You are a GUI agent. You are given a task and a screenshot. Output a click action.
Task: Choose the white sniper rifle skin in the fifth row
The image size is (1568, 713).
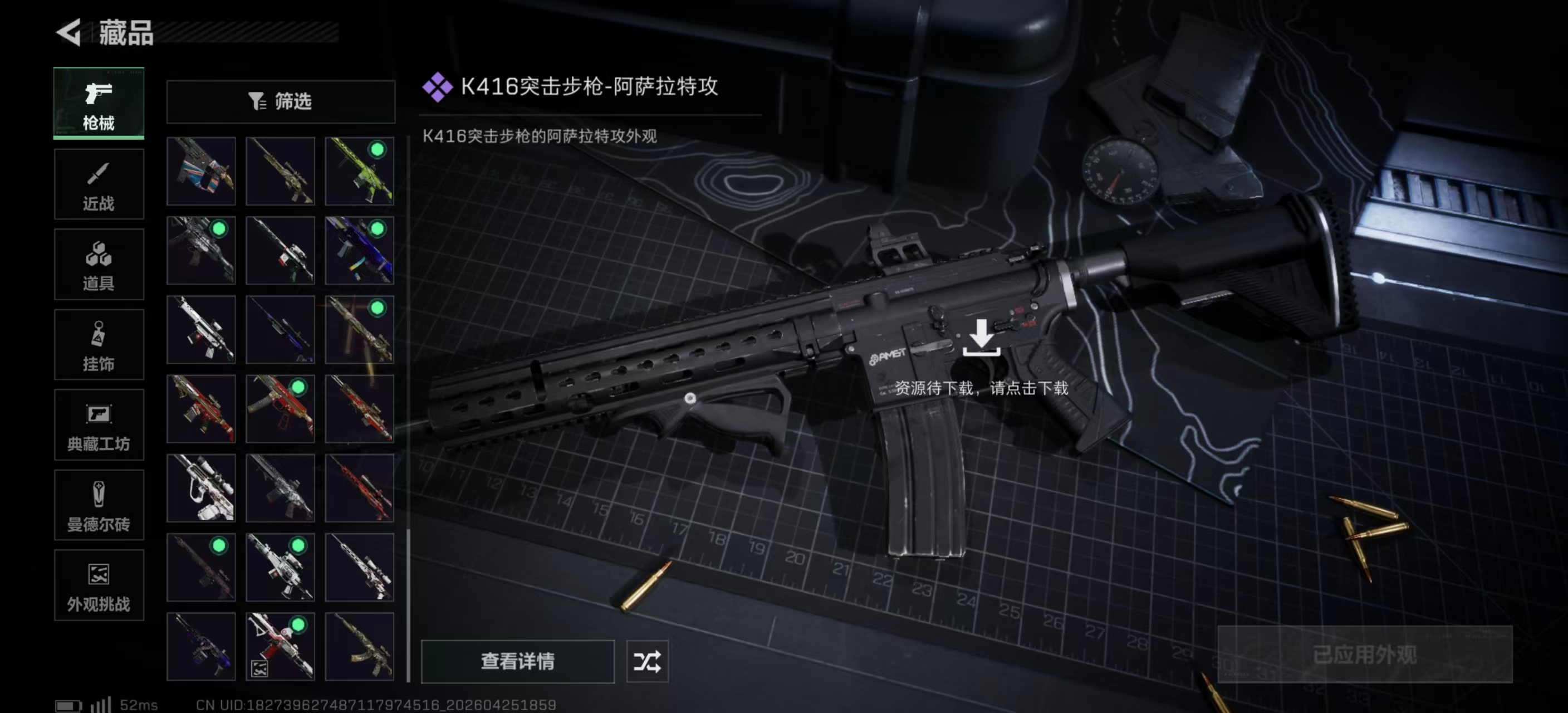pyautogui.click(x=201, y=488)
